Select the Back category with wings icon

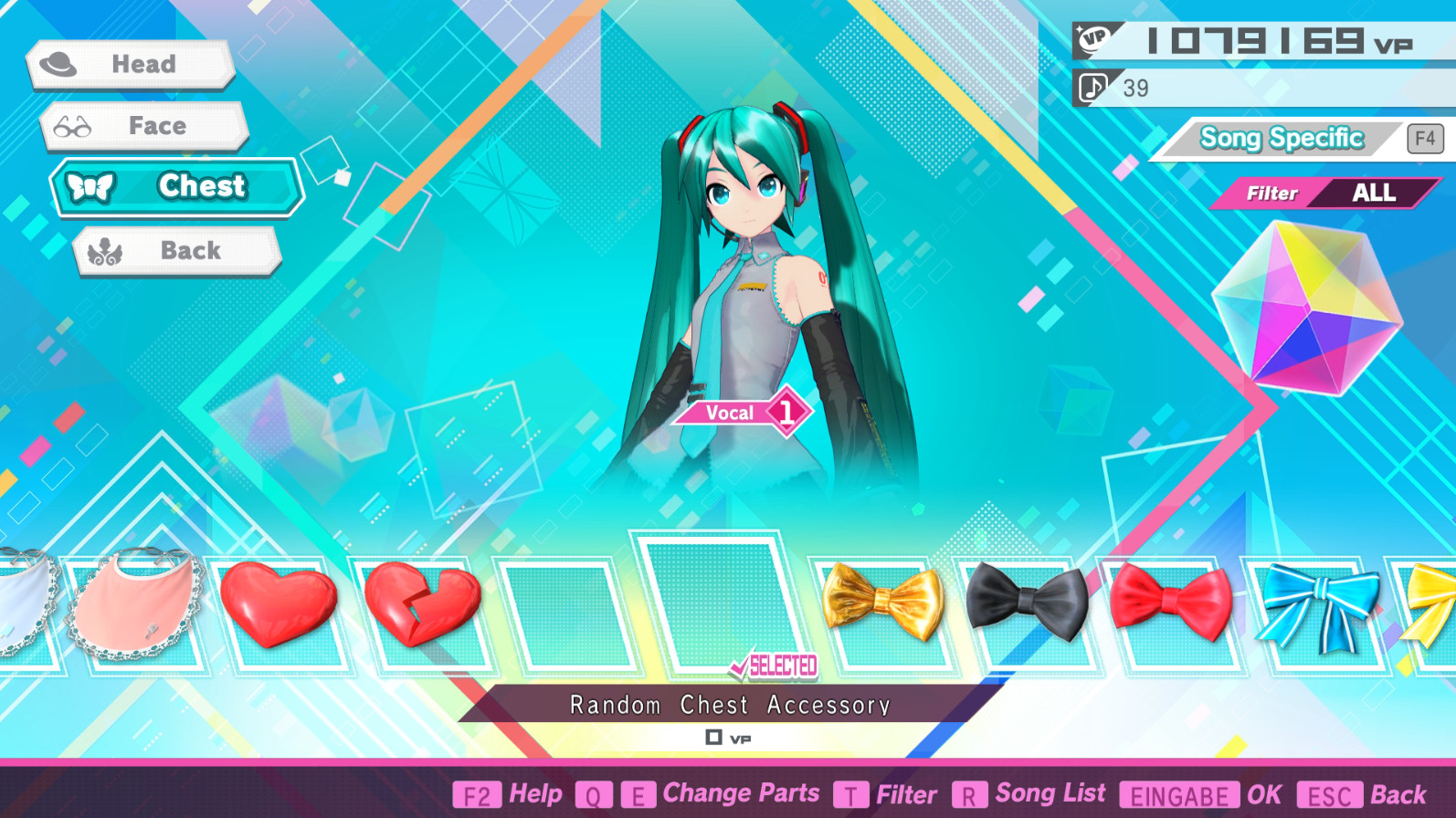click(177, 250)
